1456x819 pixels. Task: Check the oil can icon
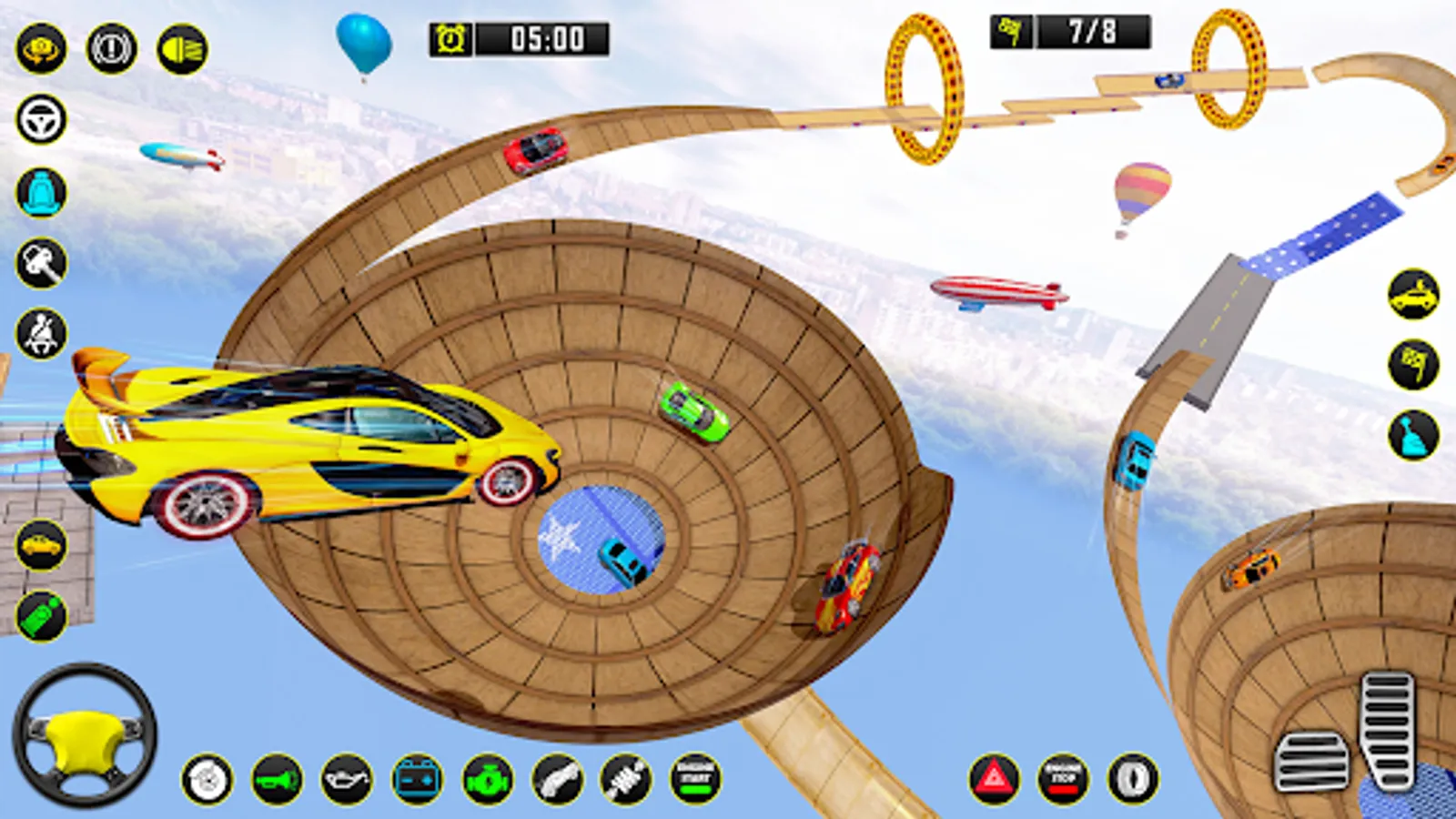[347, 780]
